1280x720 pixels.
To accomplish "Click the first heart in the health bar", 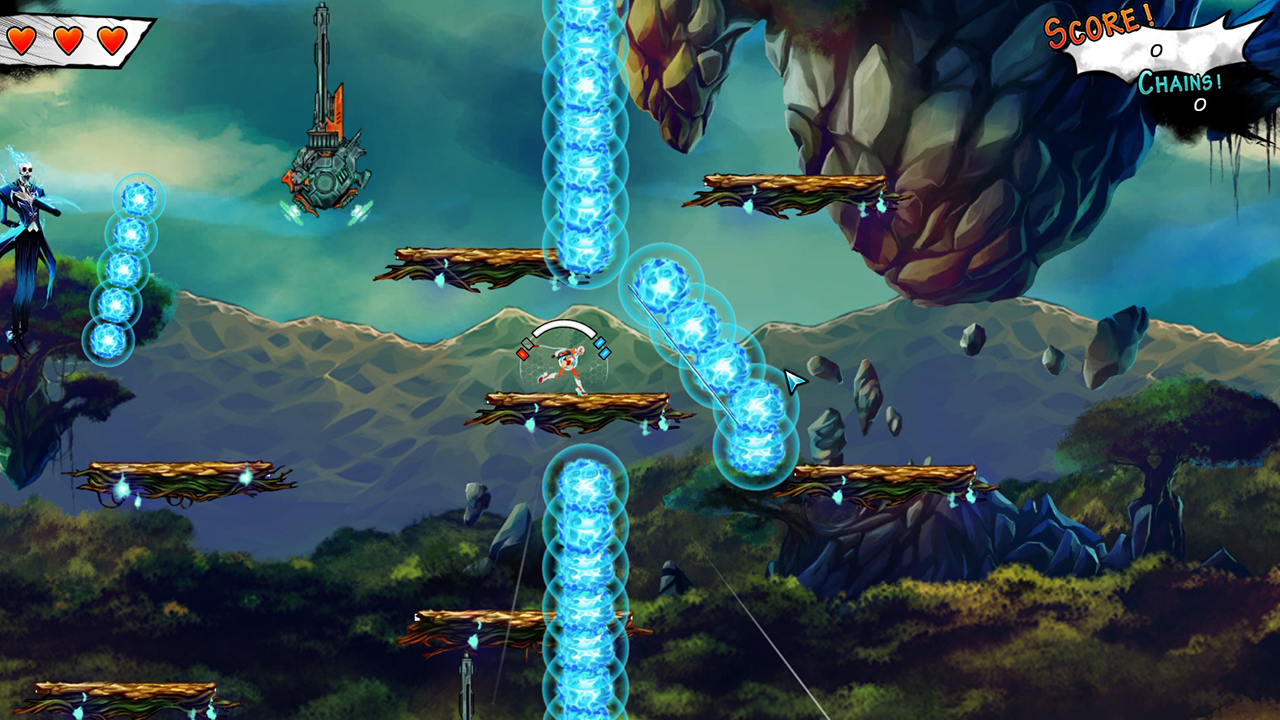I will (22, 43).
